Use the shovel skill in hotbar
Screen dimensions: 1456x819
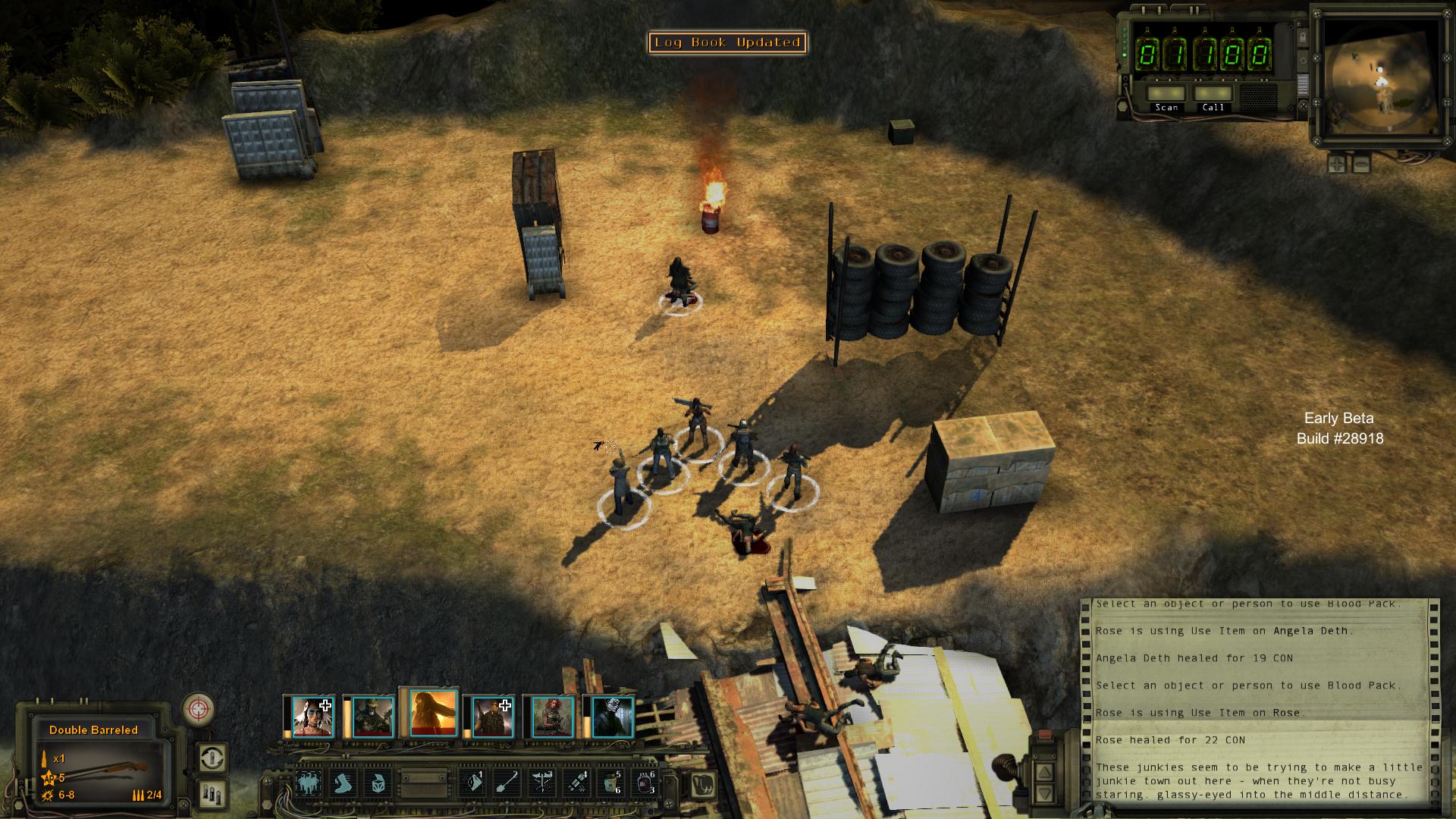507,783
